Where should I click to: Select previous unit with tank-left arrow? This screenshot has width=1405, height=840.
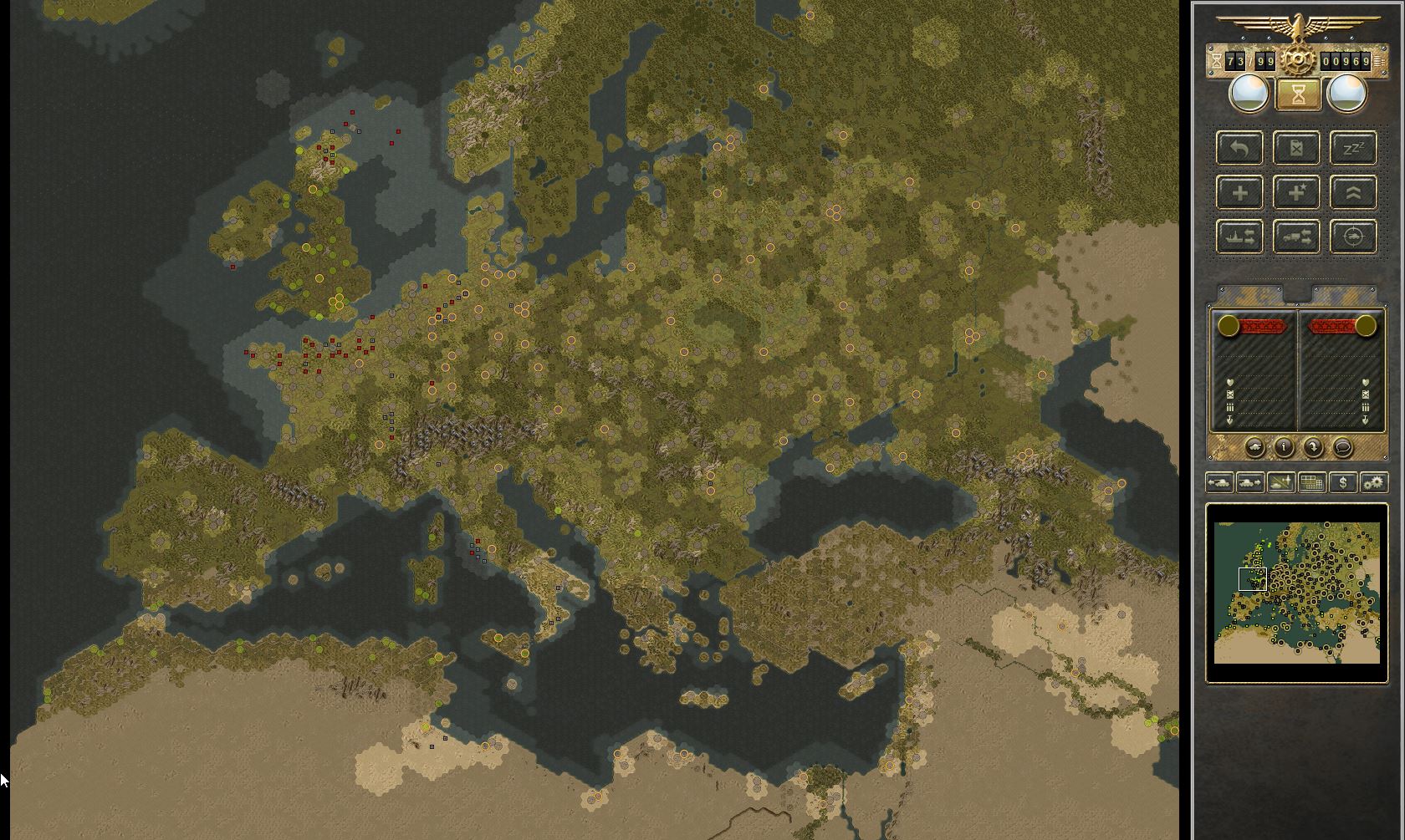(1219, 482)
